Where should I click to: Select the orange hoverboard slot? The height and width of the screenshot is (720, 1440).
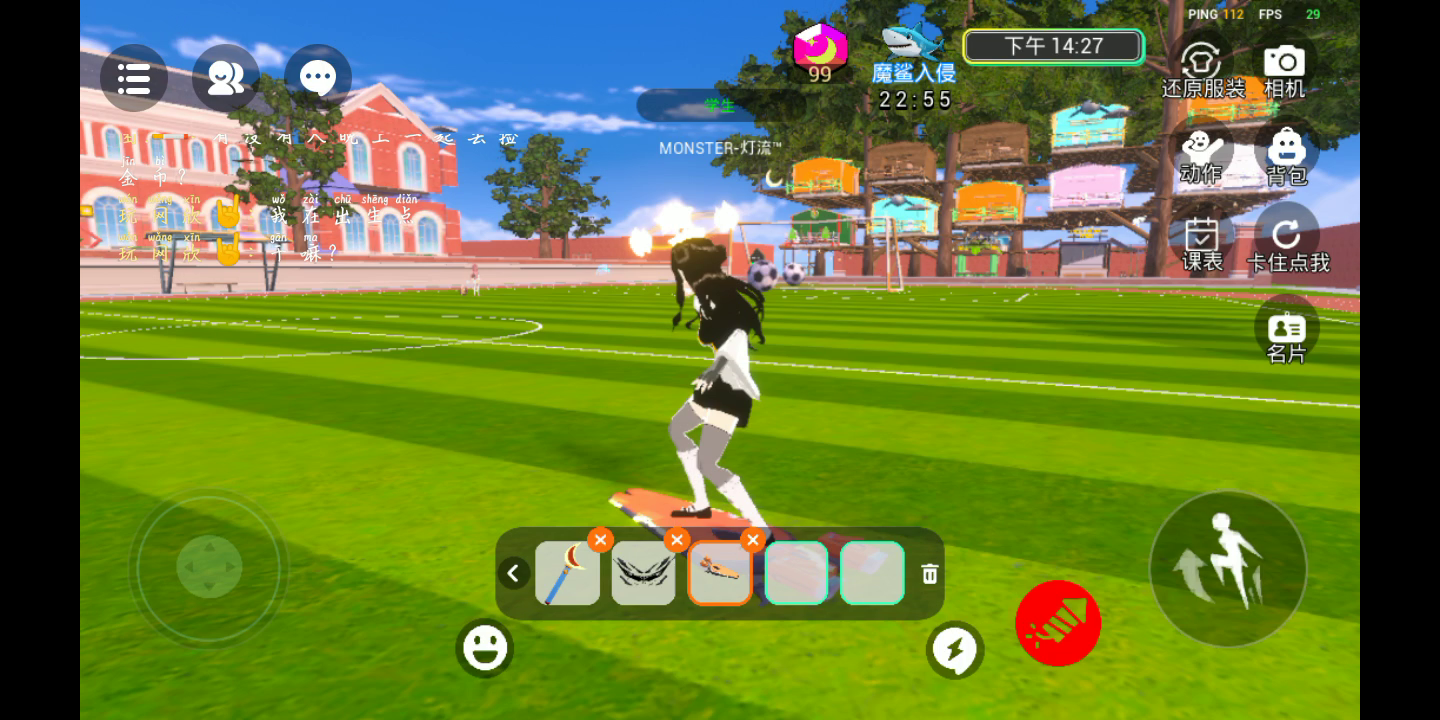(x=720, y=573)
